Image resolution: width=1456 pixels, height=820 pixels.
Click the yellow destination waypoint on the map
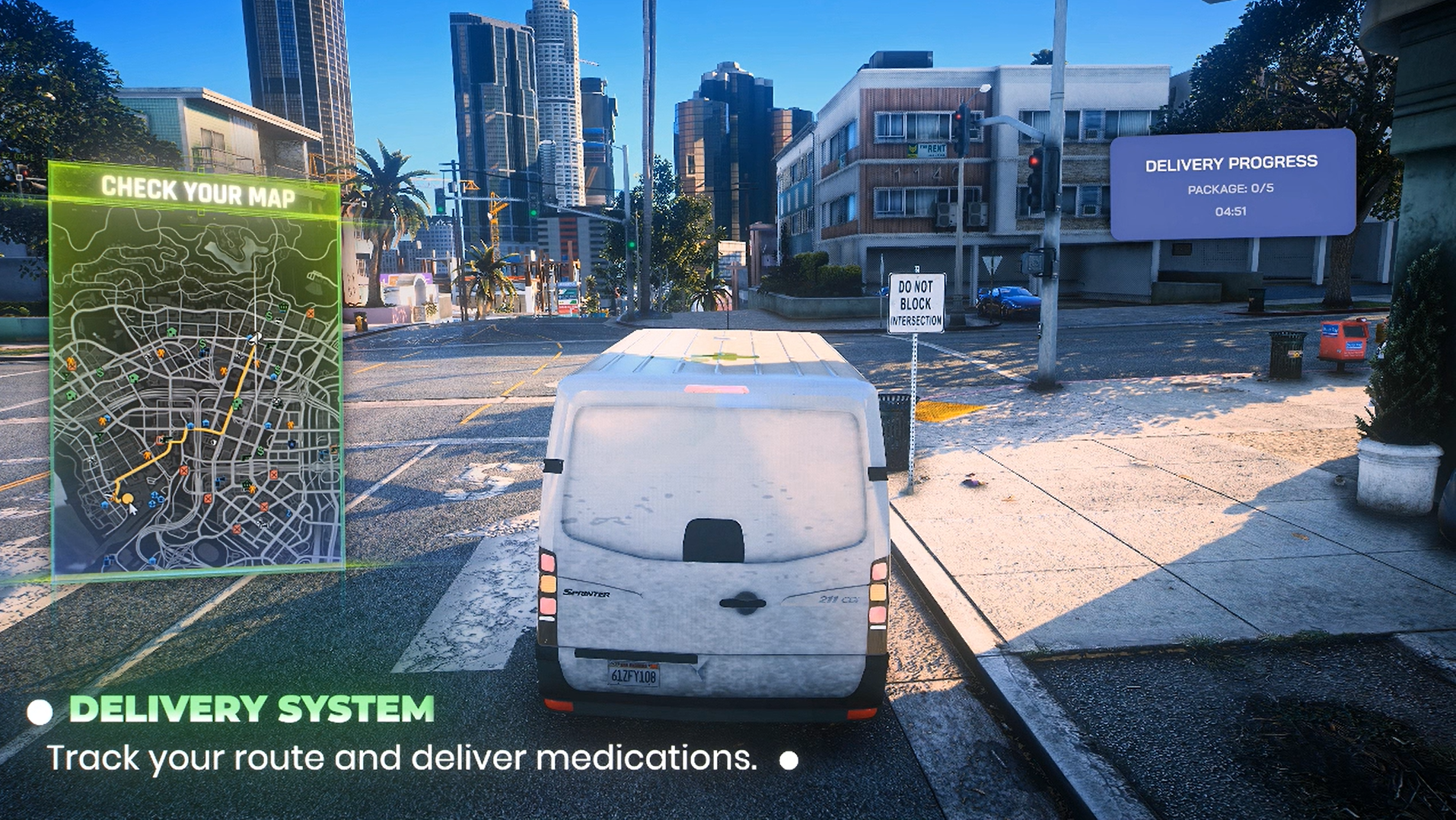(127, 499)
